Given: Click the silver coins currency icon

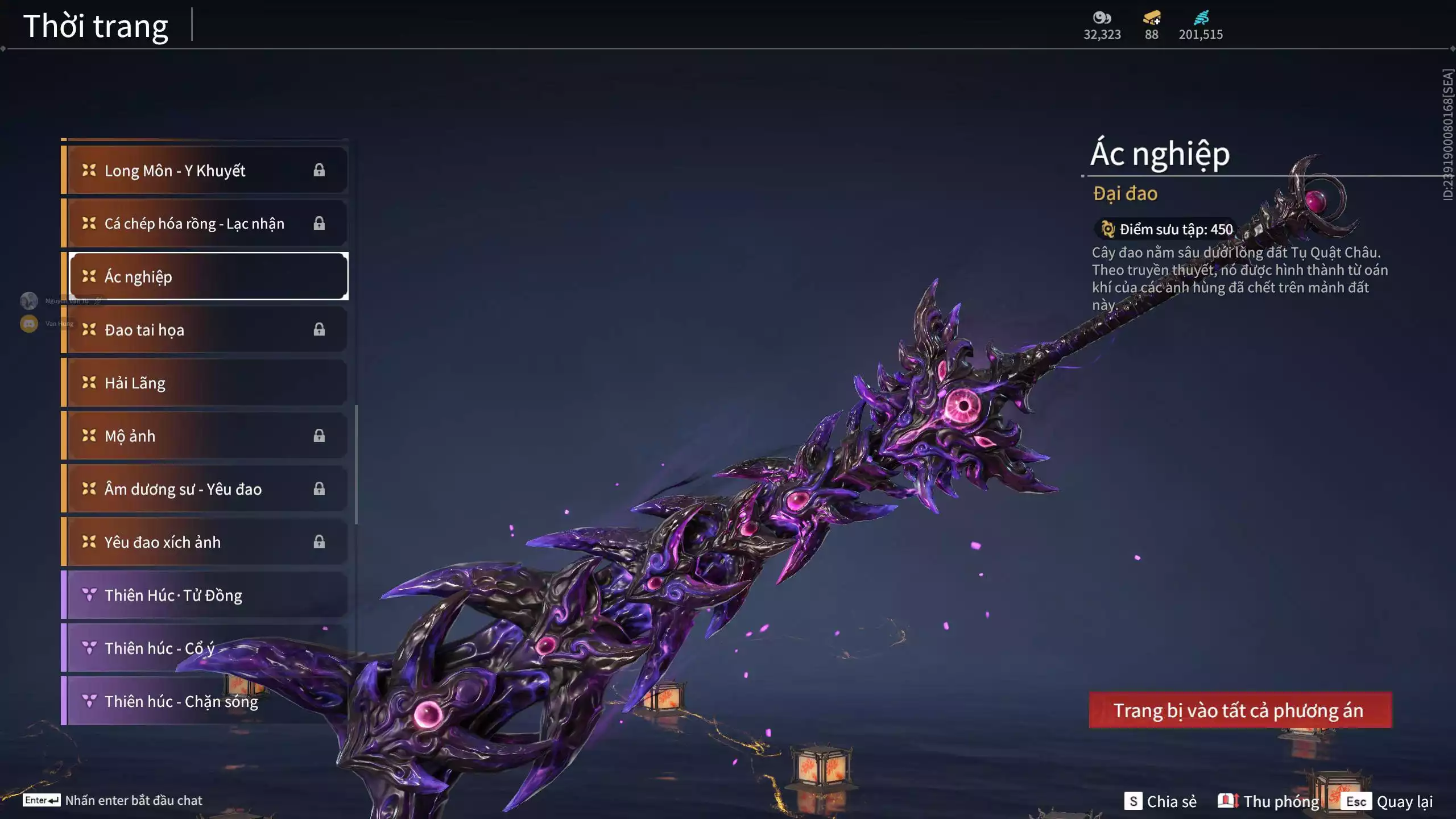Looking at the screenshot, I should coord(1102,18).
